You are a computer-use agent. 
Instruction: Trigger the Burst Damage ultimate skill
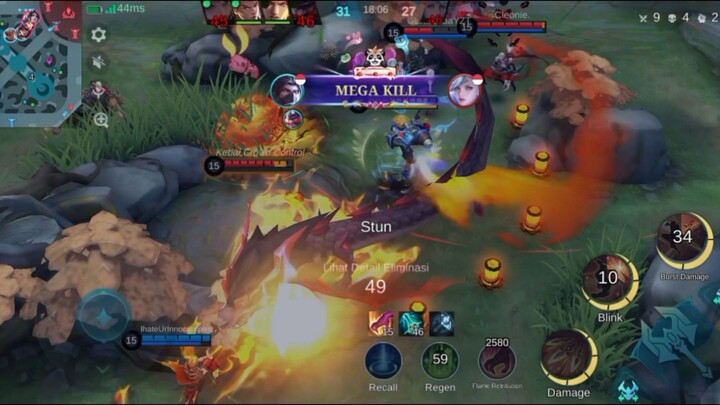[x=684, y=240]
